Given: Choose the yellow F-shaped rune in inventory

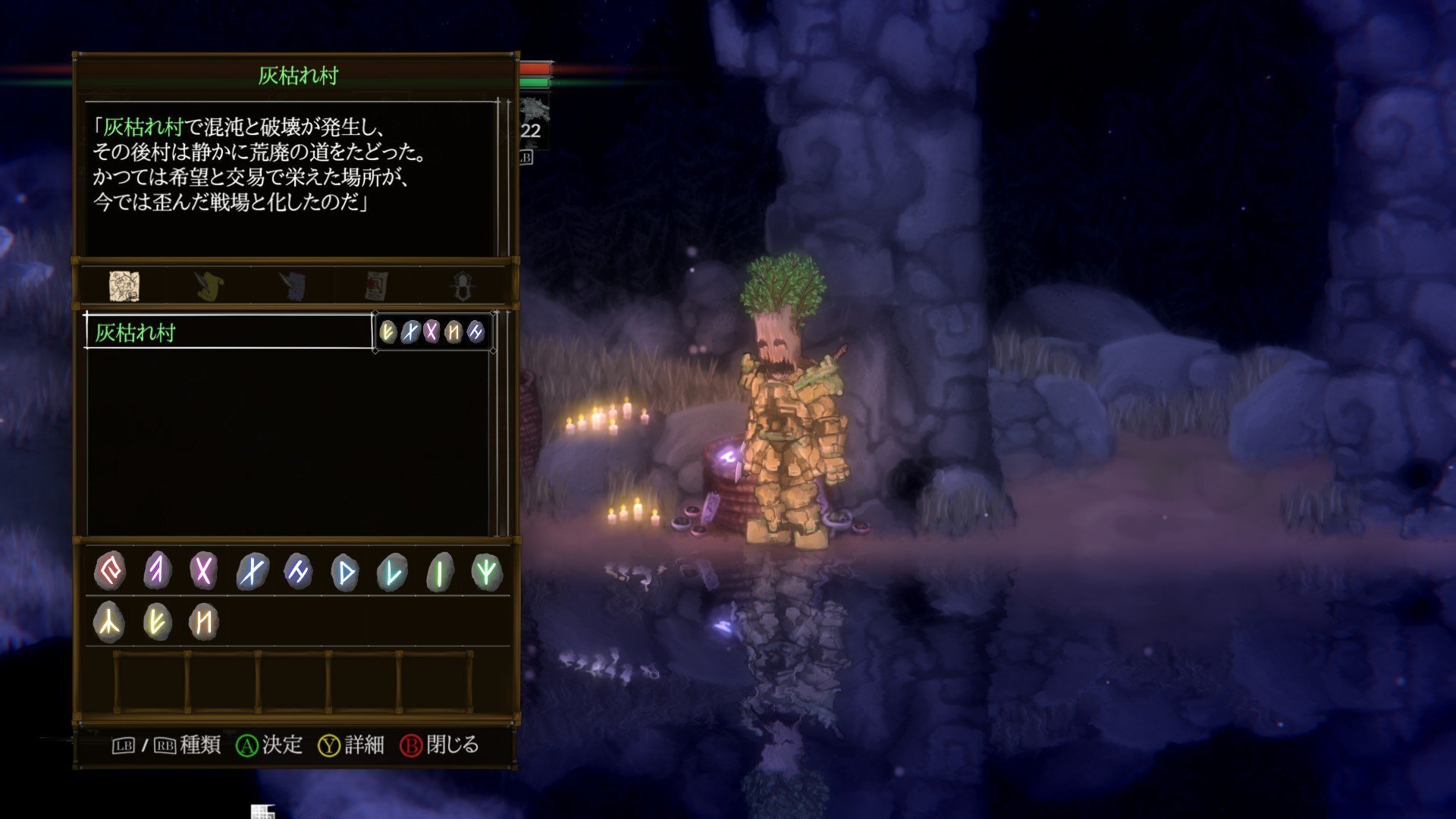Looking at the screenshot, I should click(157, 622).
